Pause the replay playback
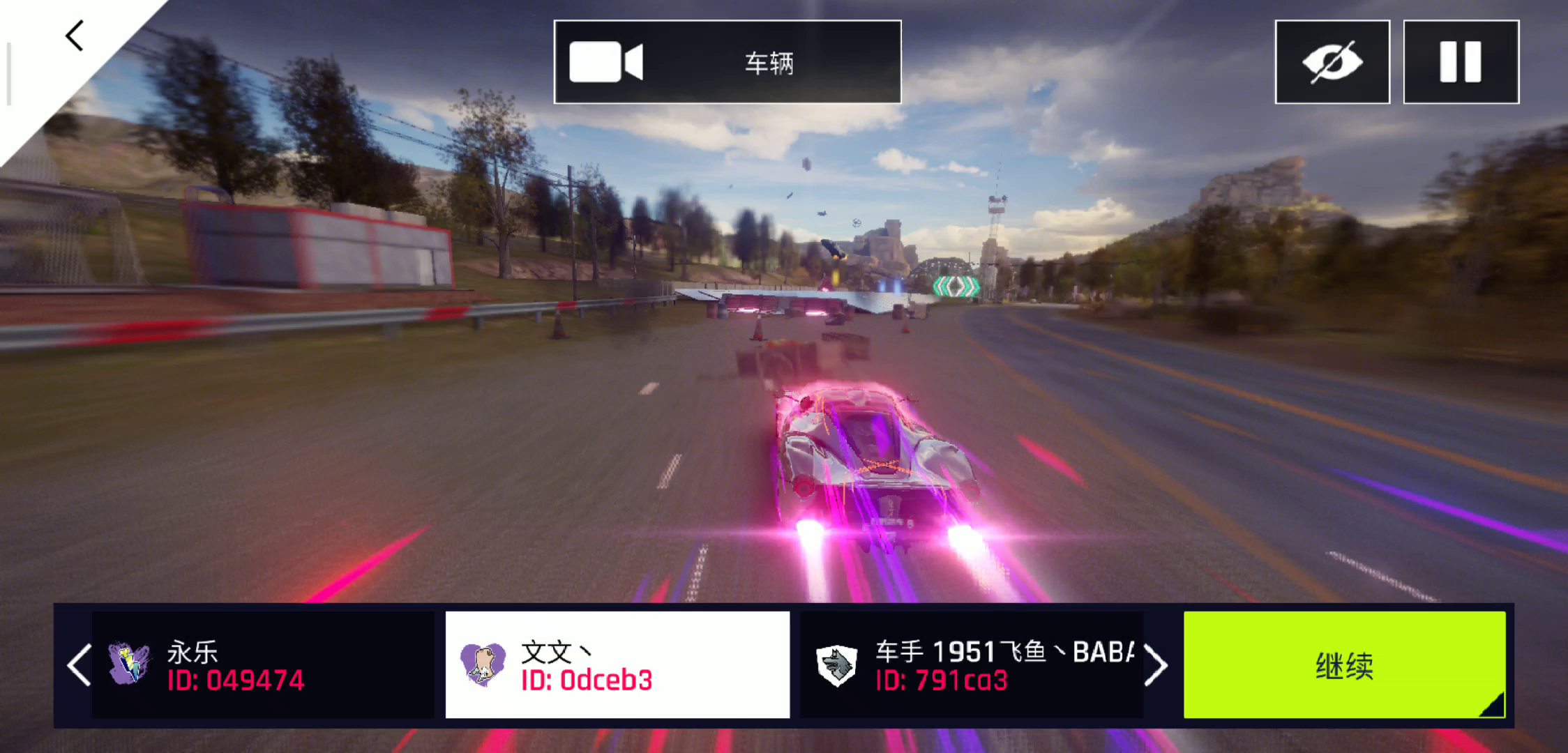The image size is (1568, 753). coord(1461,62)
